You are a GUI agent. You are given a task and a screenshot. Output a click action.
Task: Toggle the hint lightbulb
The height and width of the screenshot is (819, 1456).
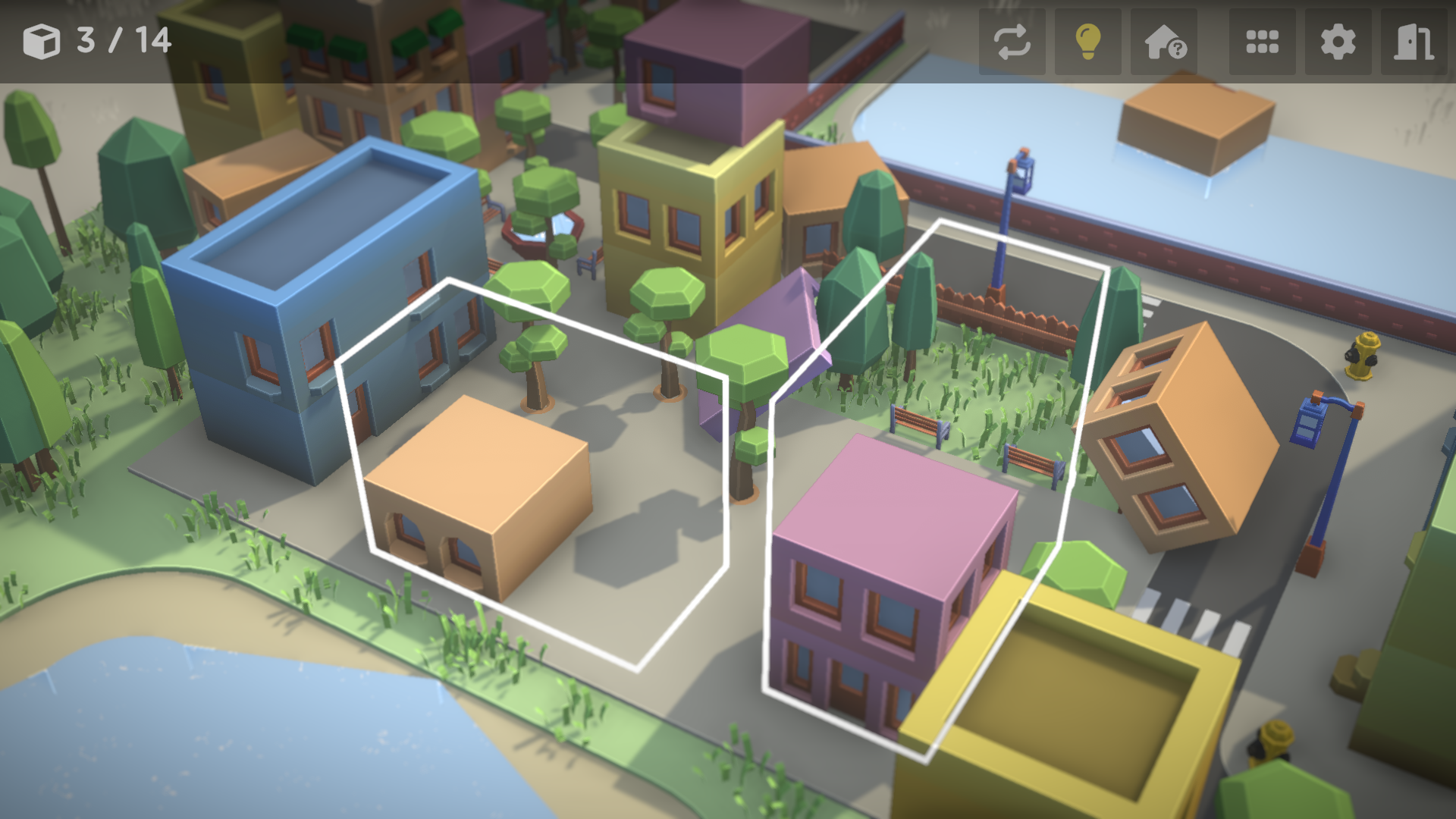coord(1087,43)
